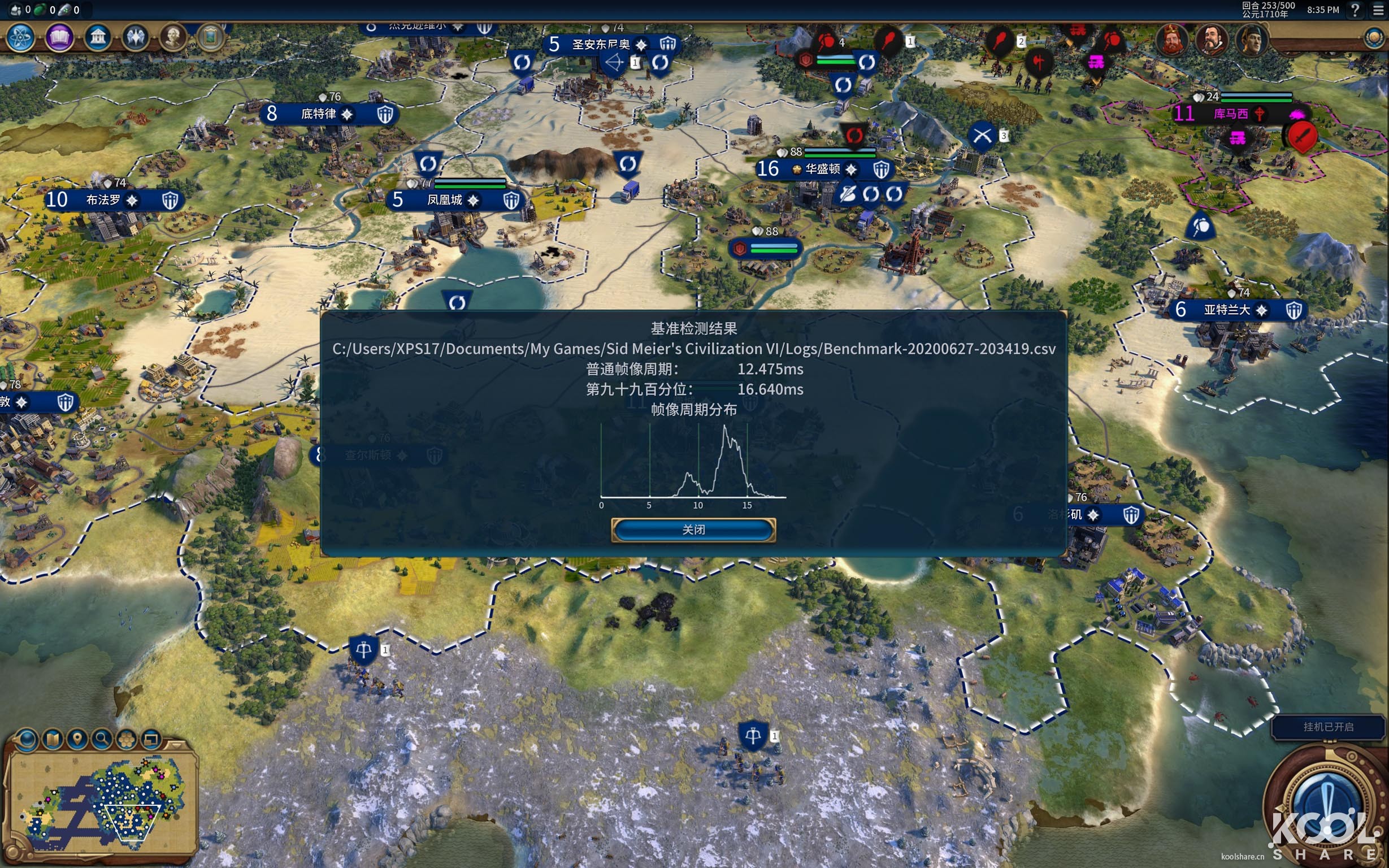
Task: Toggle the hex grid honeycomb button
Action: tap(127, 739)
